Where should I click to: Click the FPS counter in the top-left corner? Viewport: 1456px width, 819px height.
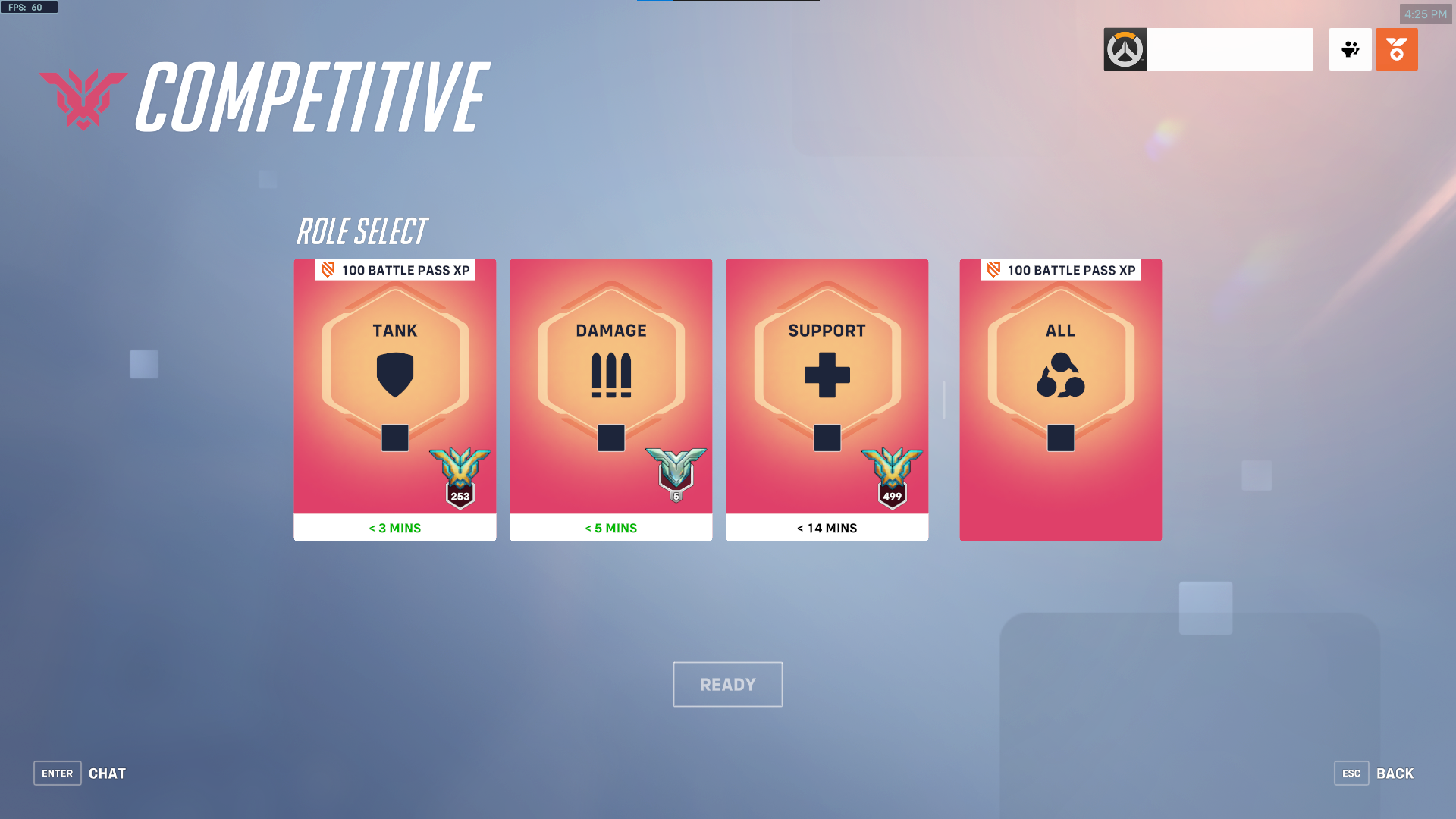pyautogui.click(x=29, y=7)
